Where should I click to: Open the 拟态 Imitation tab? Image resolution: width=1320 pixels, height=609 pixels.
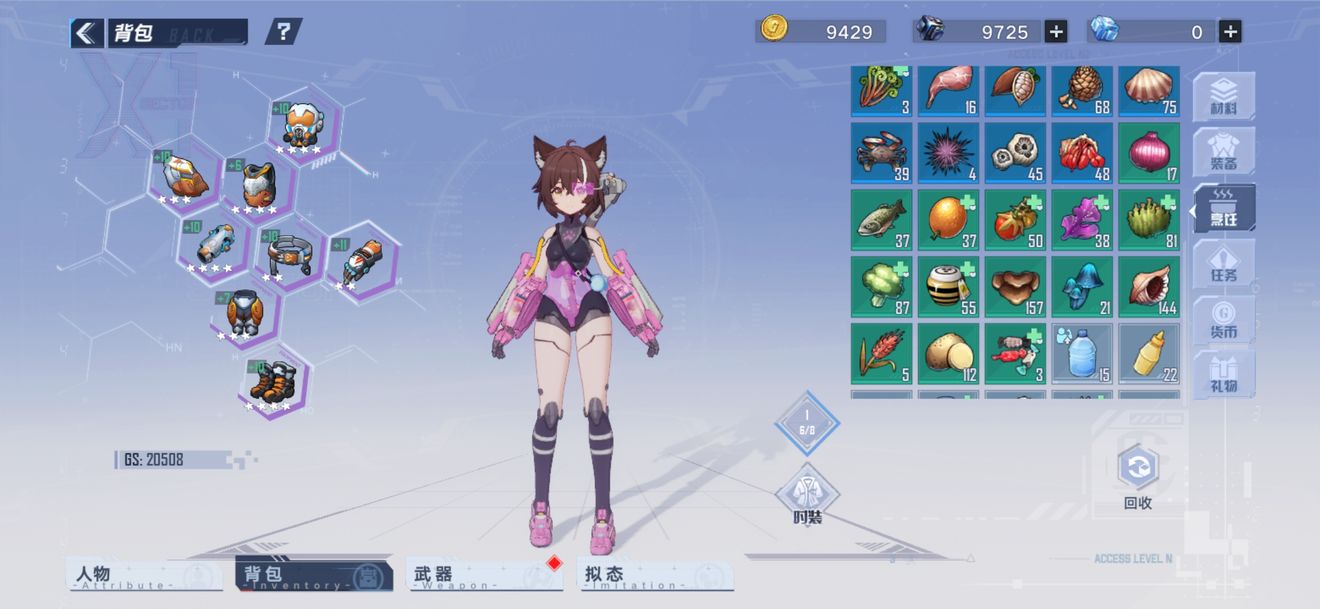click(656, 575)
